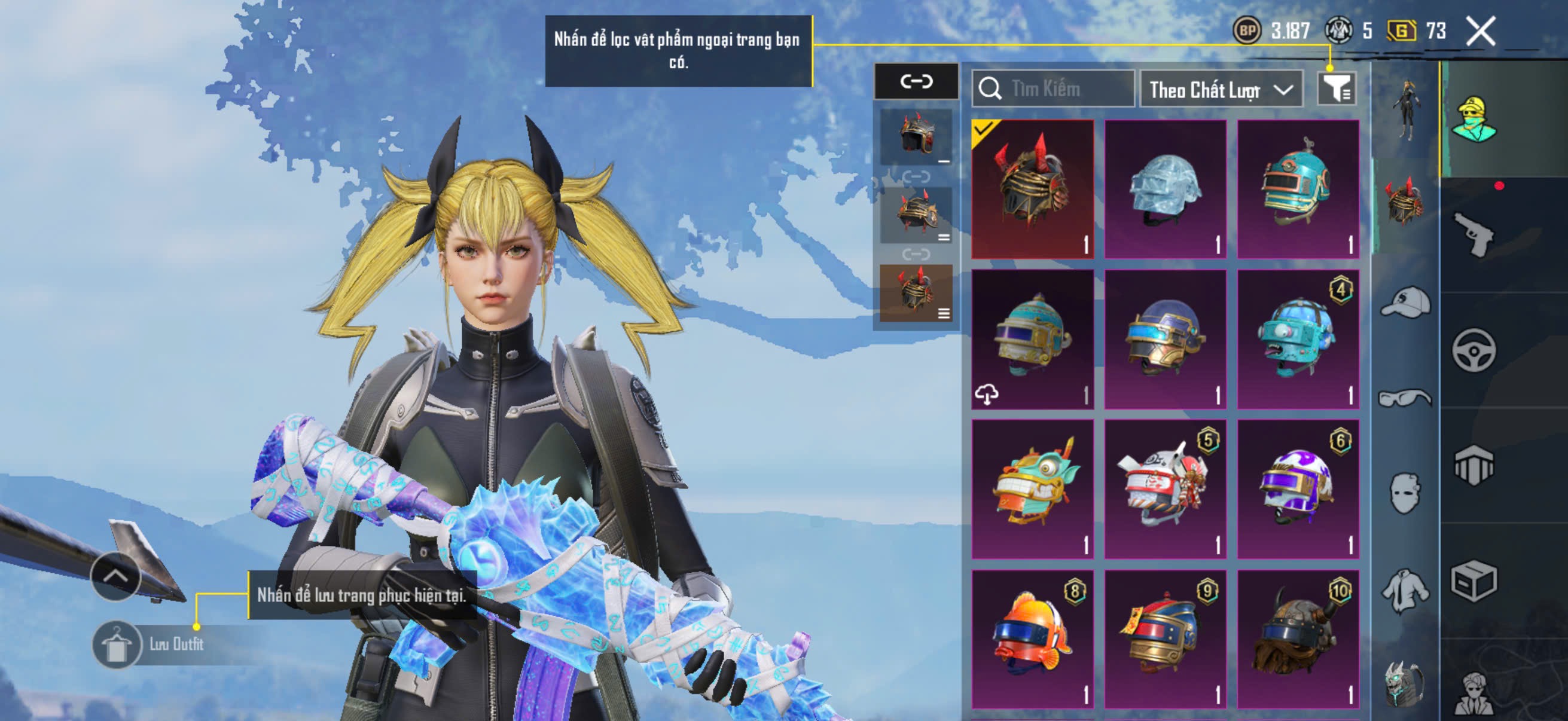Image resolution: width=1568 pixels, height=721 pixels.
Task: Show the baseball cap hat category
Action: (x=1405, y=303)
